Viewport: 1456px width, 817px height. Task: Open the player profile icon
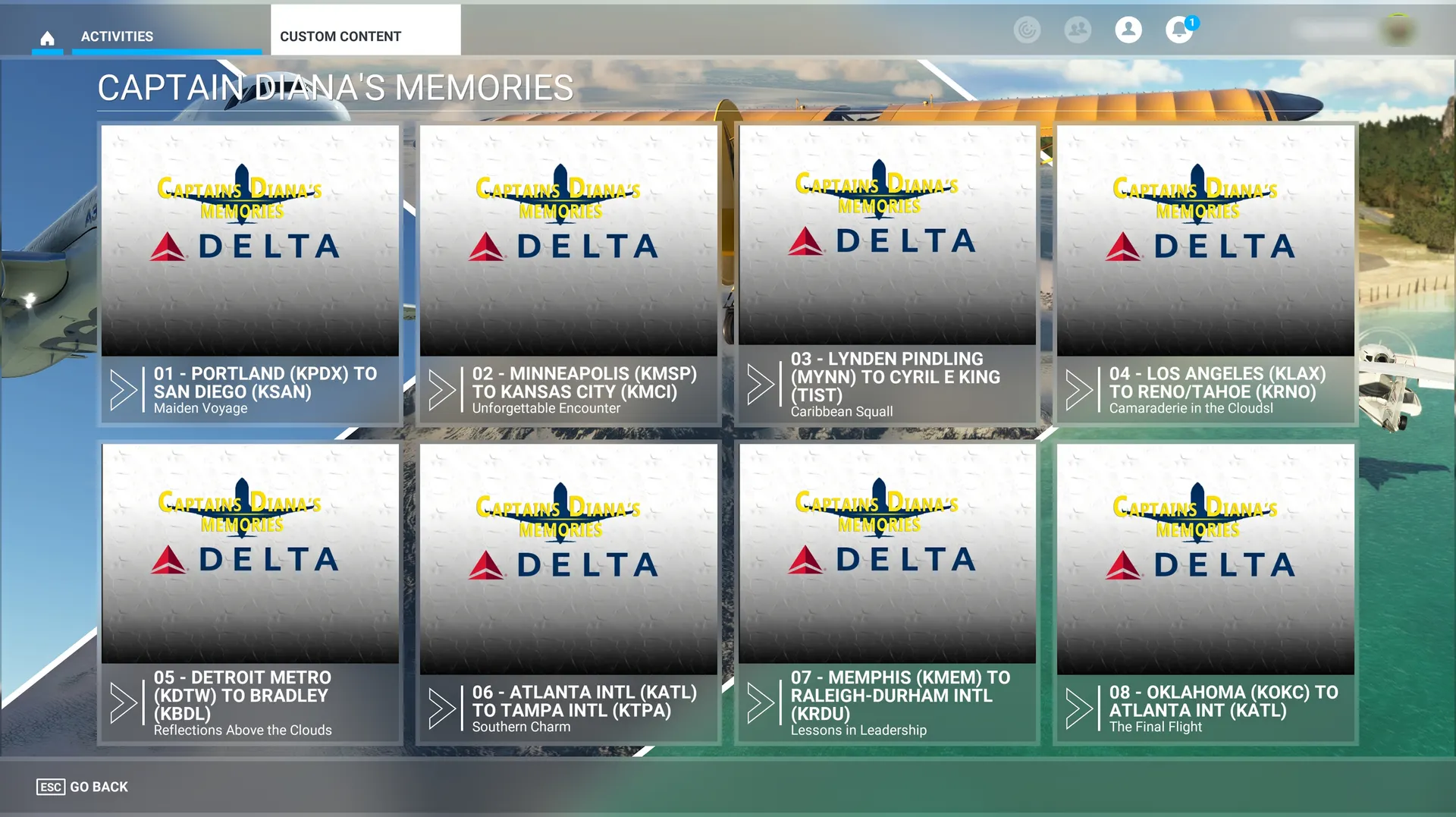(1128, 30)
